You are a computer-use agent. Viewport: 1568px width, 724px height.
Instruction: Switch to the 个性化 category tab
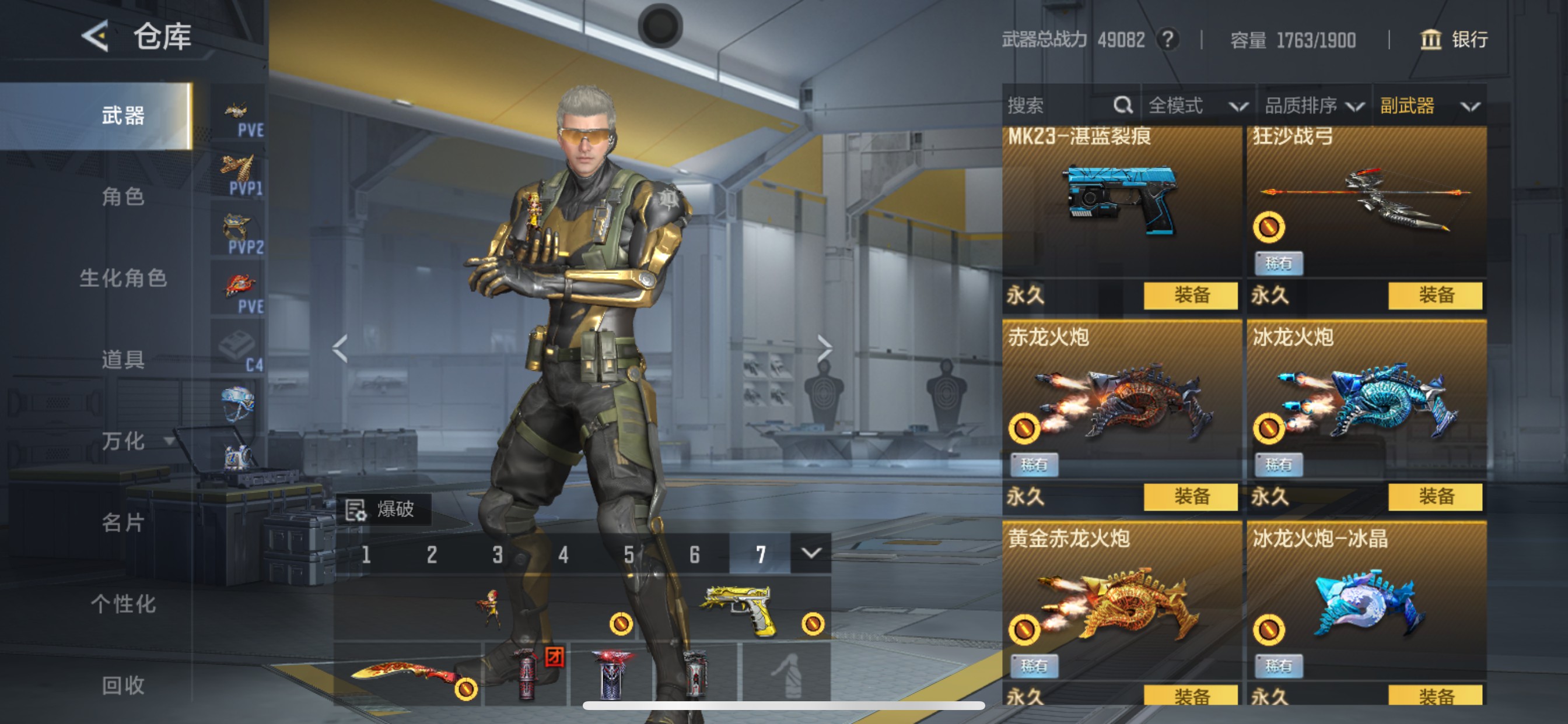pyautogui.click(x=123, y=604)
